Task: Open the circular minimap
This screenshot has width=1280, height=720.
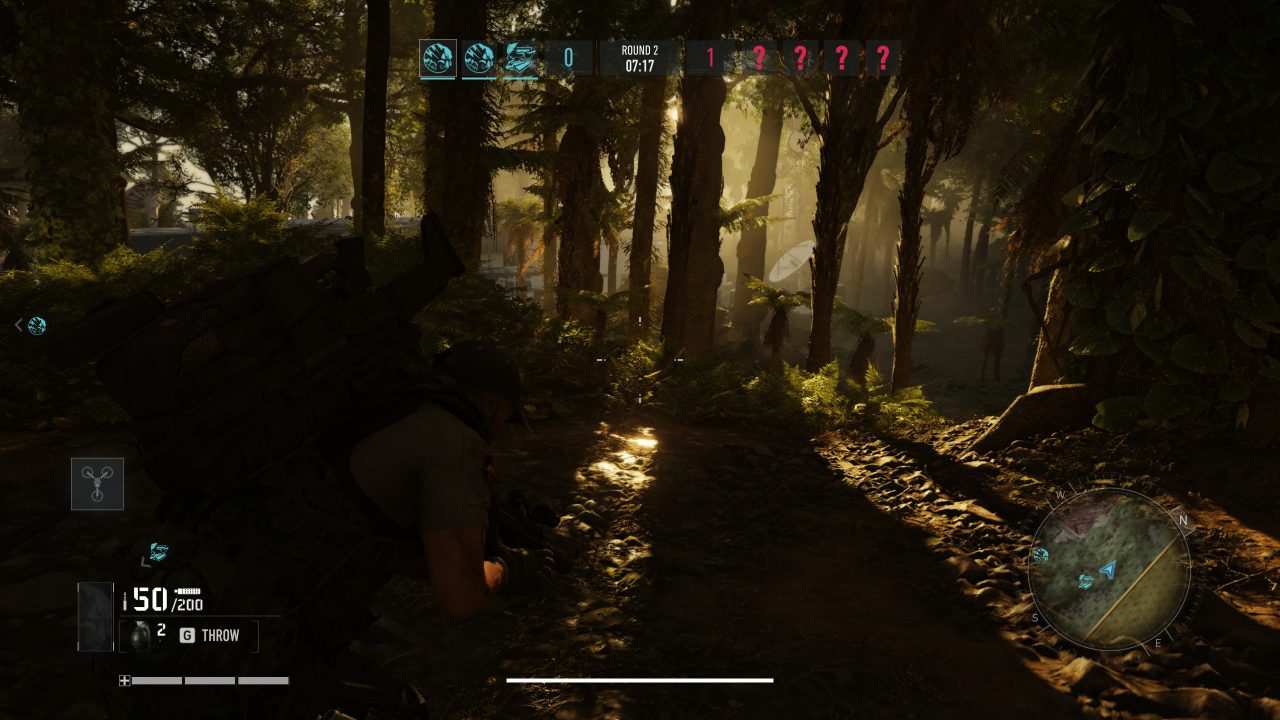Action: [1109, 571]
